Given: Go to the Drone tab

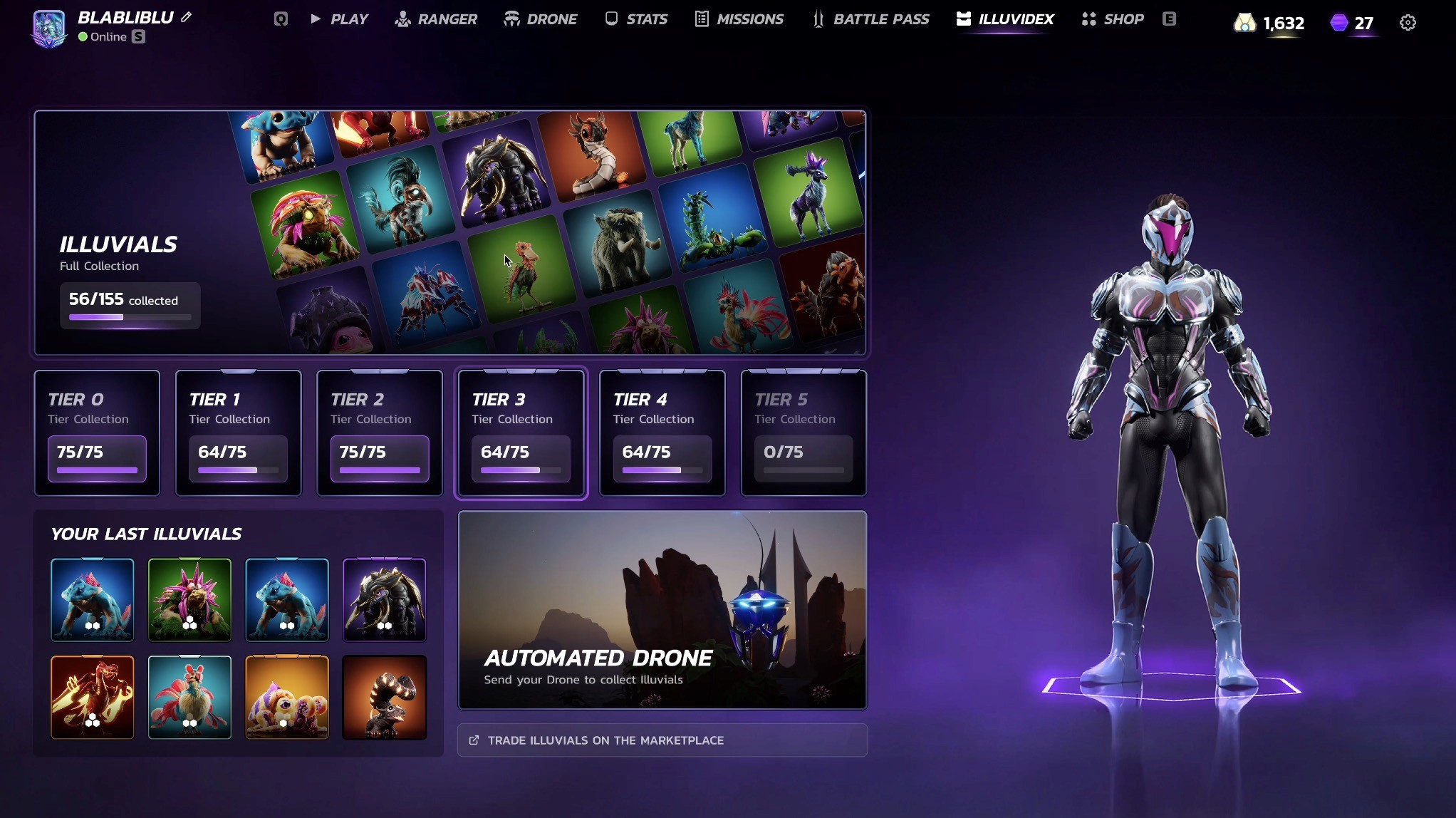Looking at the screenshot, I should pos(541,19).
